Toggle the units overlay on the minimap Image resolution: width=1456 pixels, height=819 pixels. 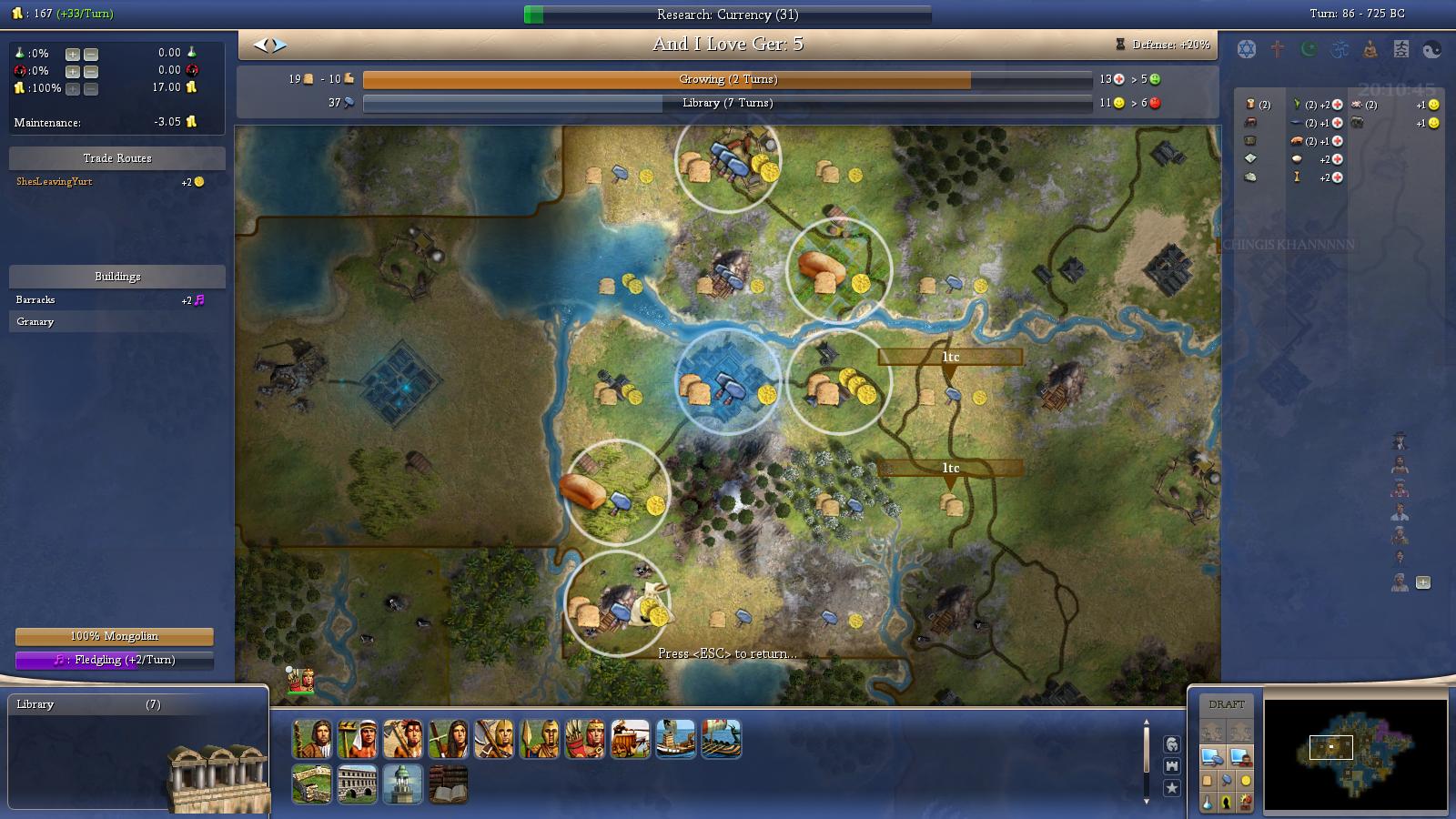[x=1240, y=758]
